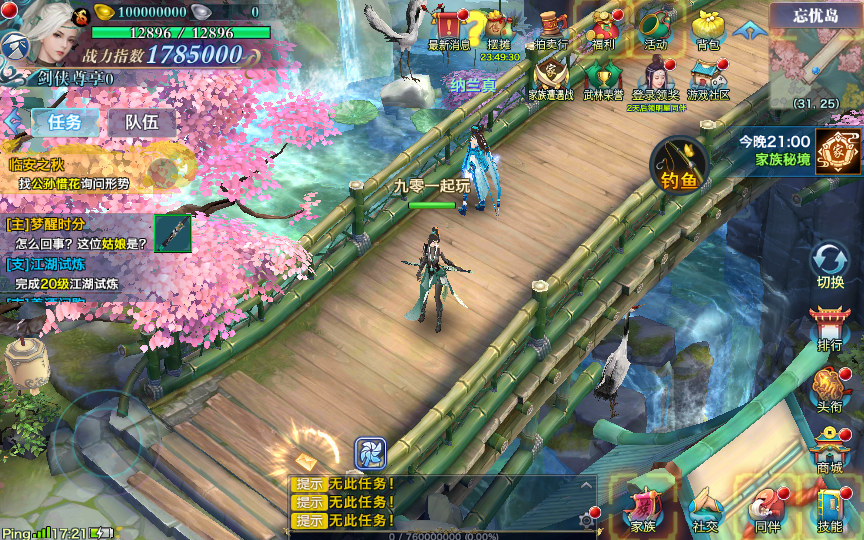Image resolution: width=864 pixels, height=540 pixels.
Task: Open the 排行 rankings
Action: (x=830, y=327)
